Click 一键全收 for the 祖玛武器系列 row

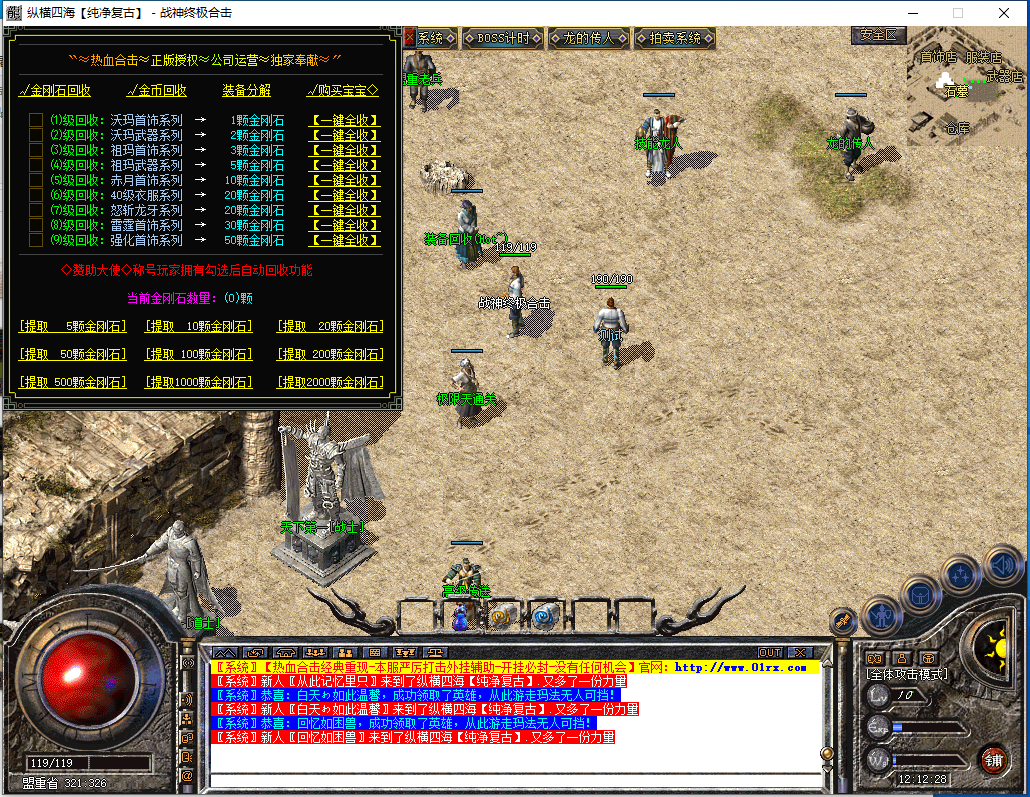coord(345,165)
